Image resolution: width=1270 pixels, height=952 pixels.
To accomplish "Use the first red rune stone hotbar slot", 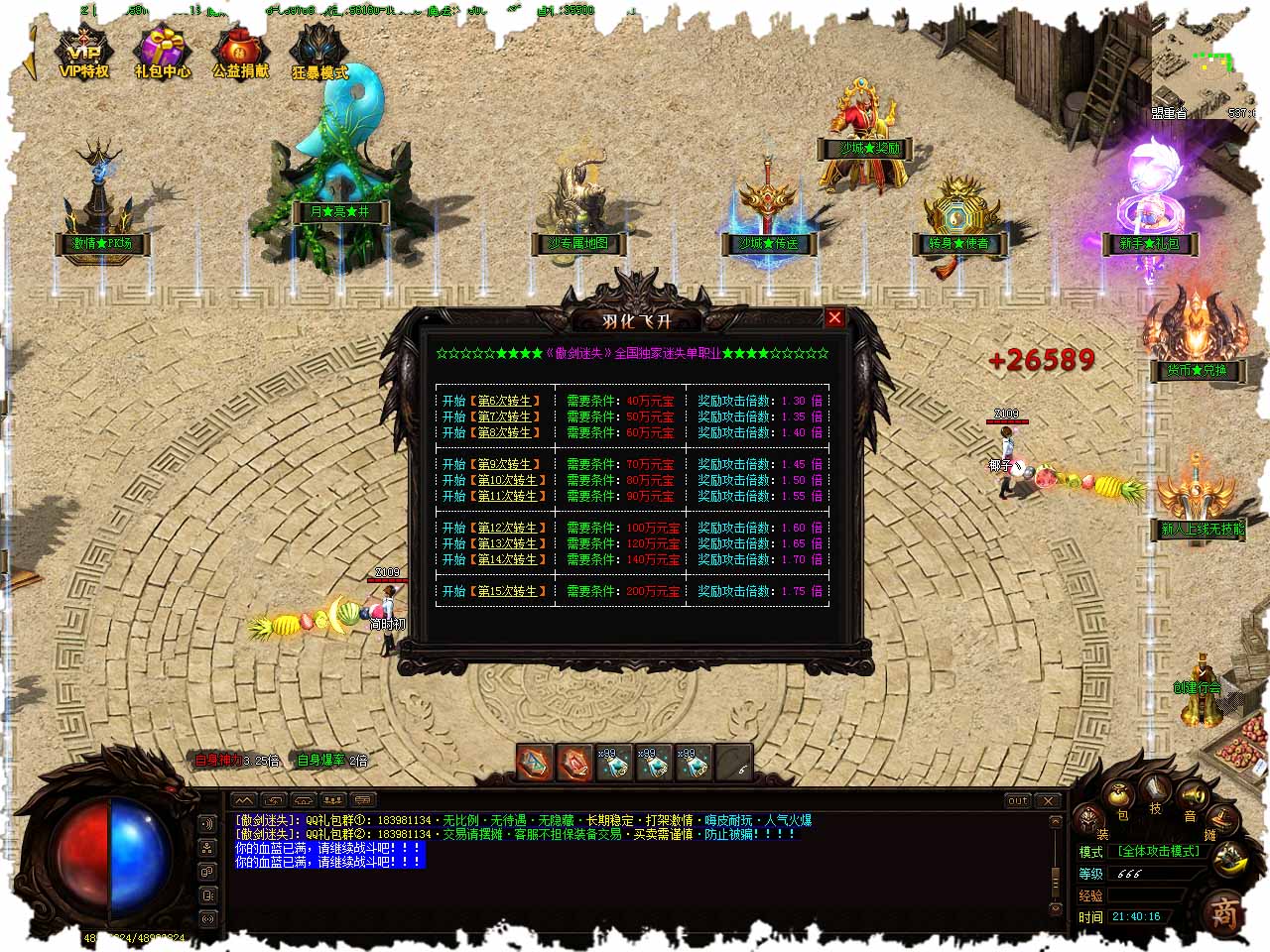I will (x=534, y=763).
